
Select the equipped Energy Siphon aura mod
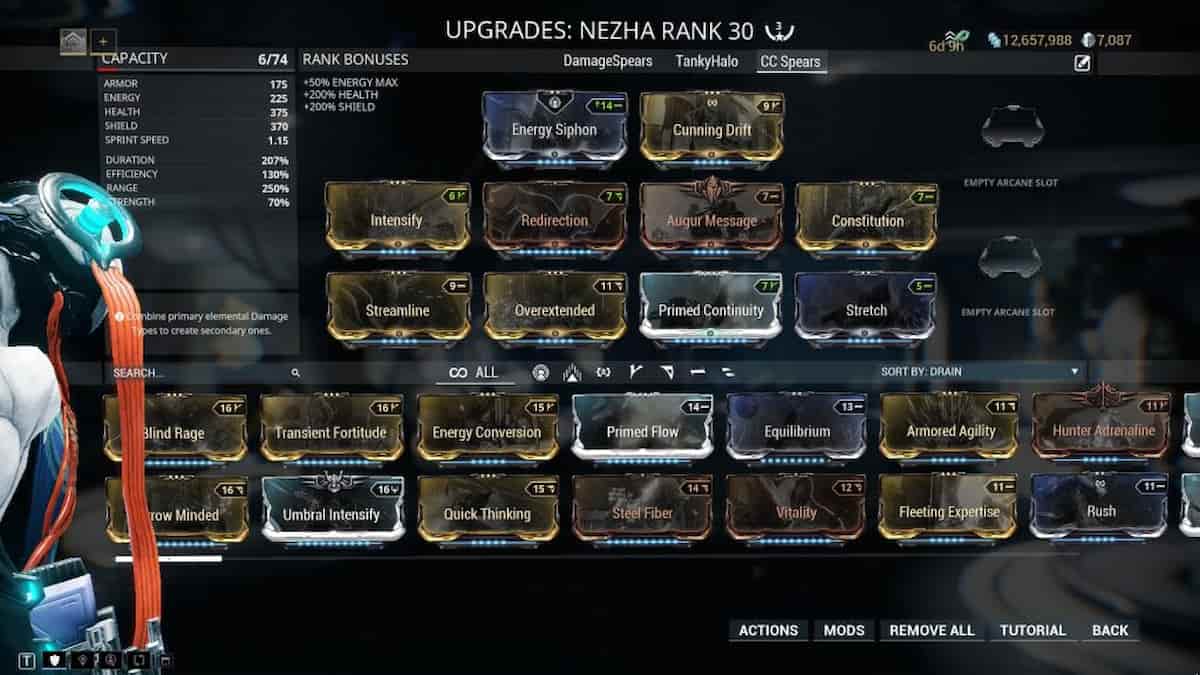[554, 128]
